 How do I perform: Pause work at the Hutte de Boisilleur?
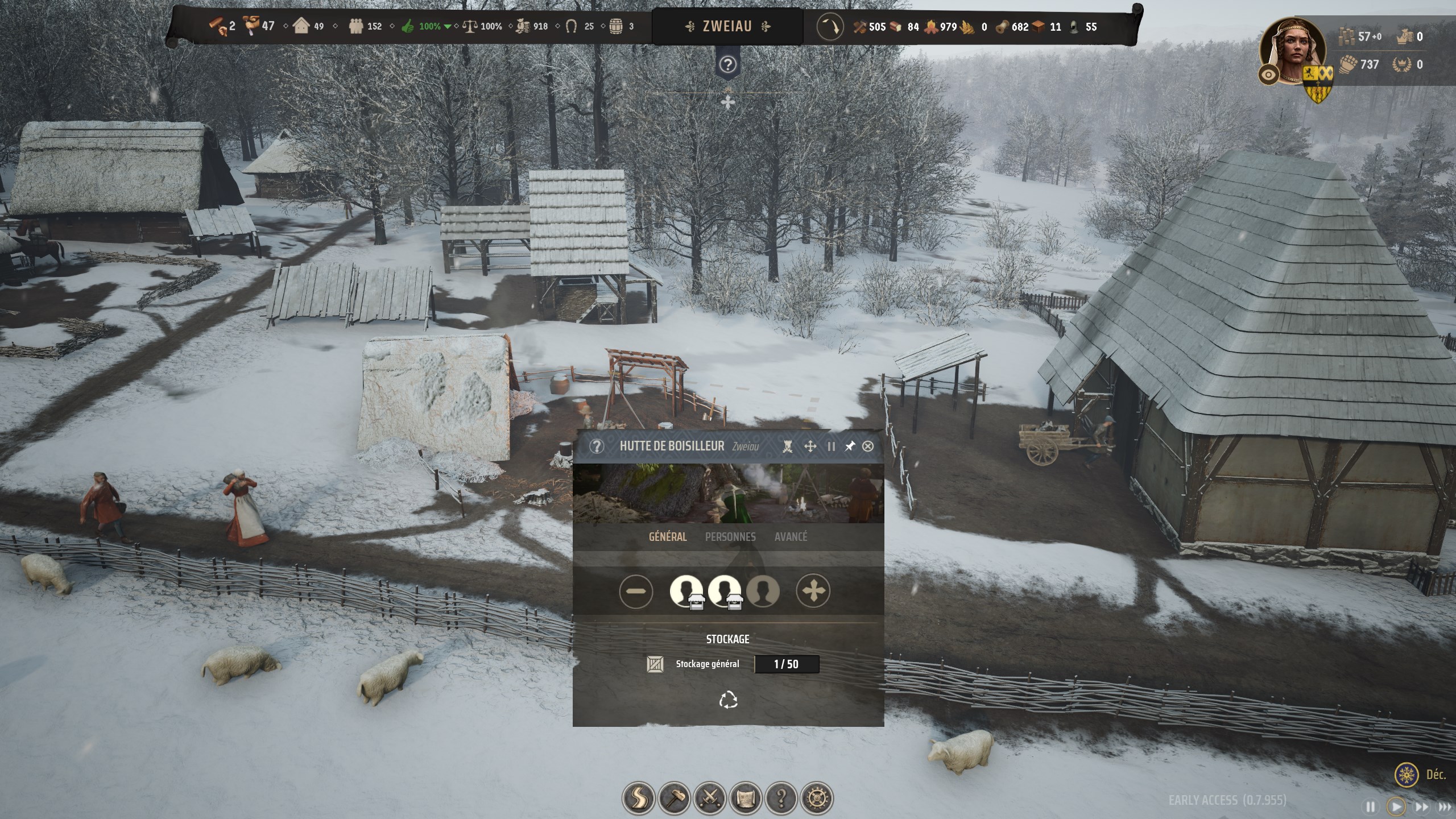(x=831, y=446)
